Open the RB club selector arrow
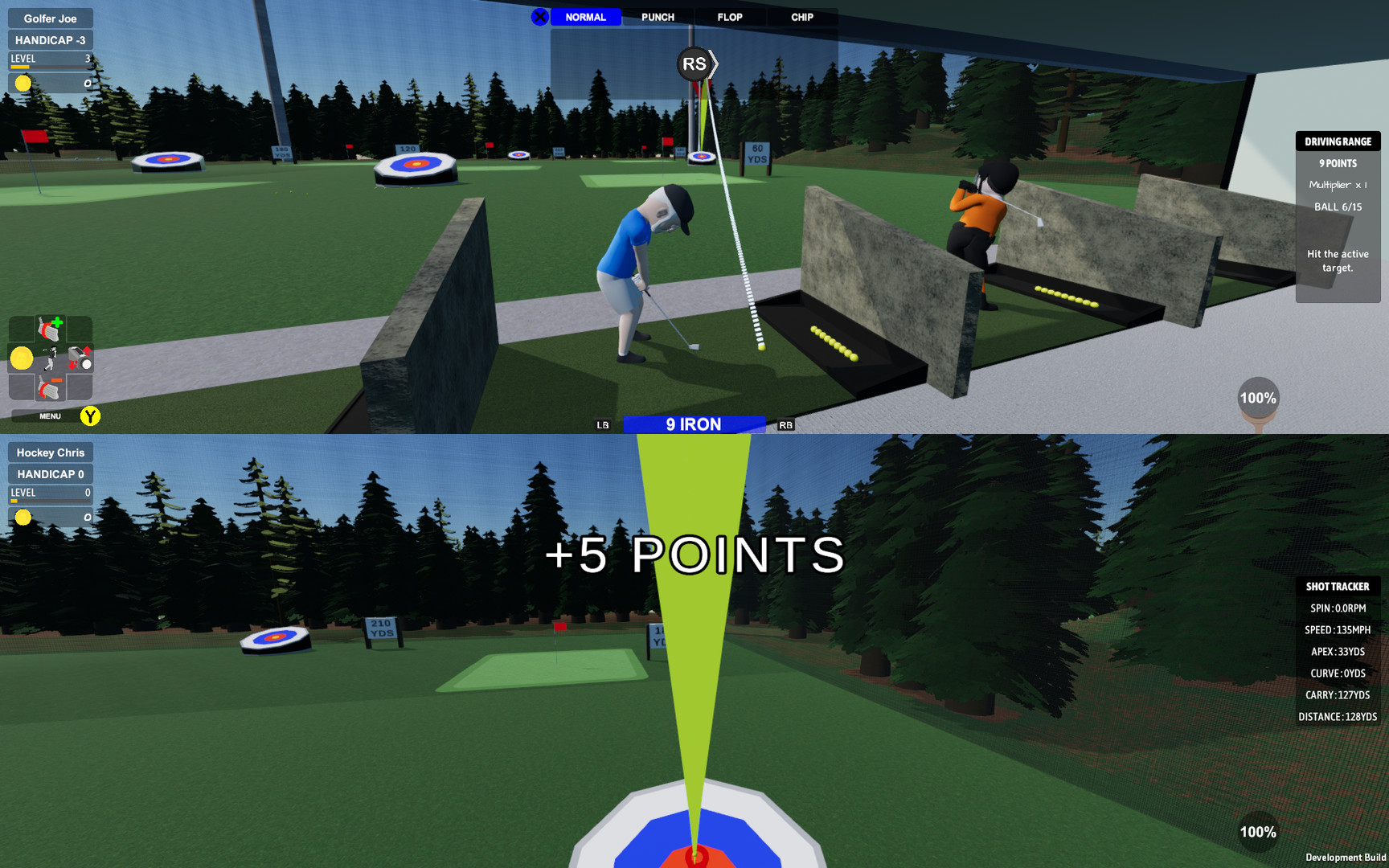 click(785, 424)
